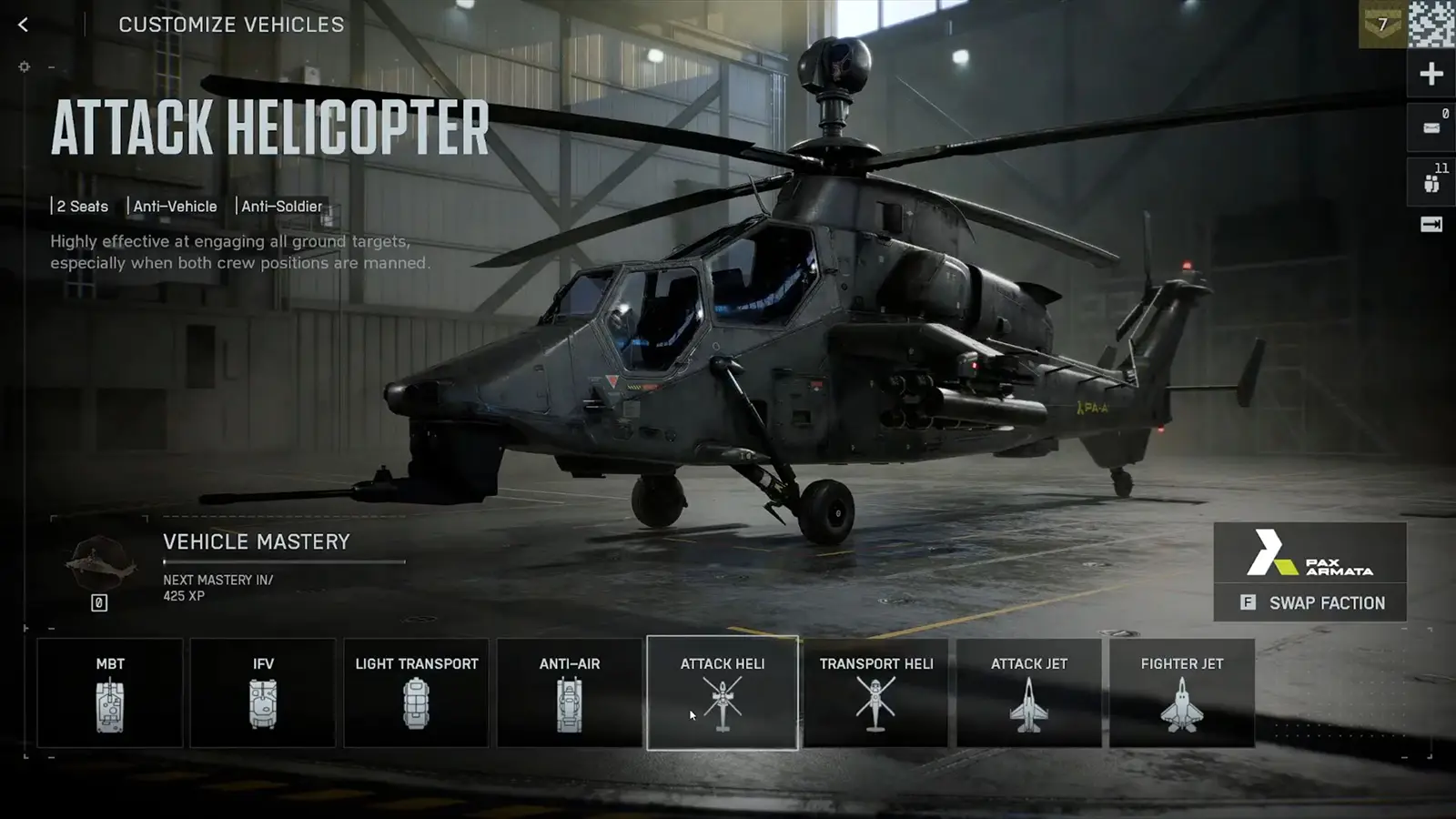Open the Light Transport customization
Screen dimensions: 1456x819
click(416, 693)
